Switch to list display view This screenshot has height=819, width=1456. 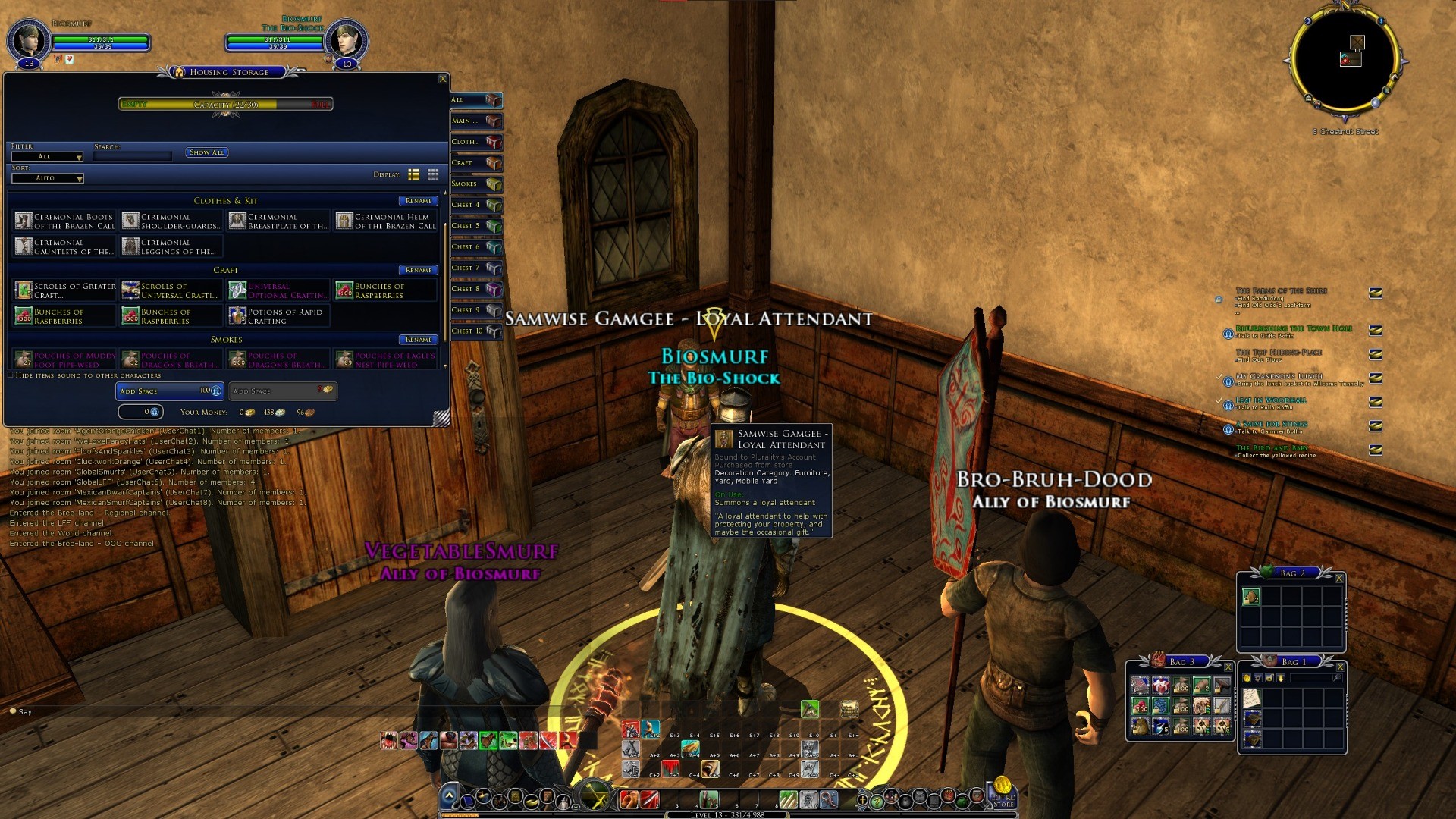[x=414, y=174]
